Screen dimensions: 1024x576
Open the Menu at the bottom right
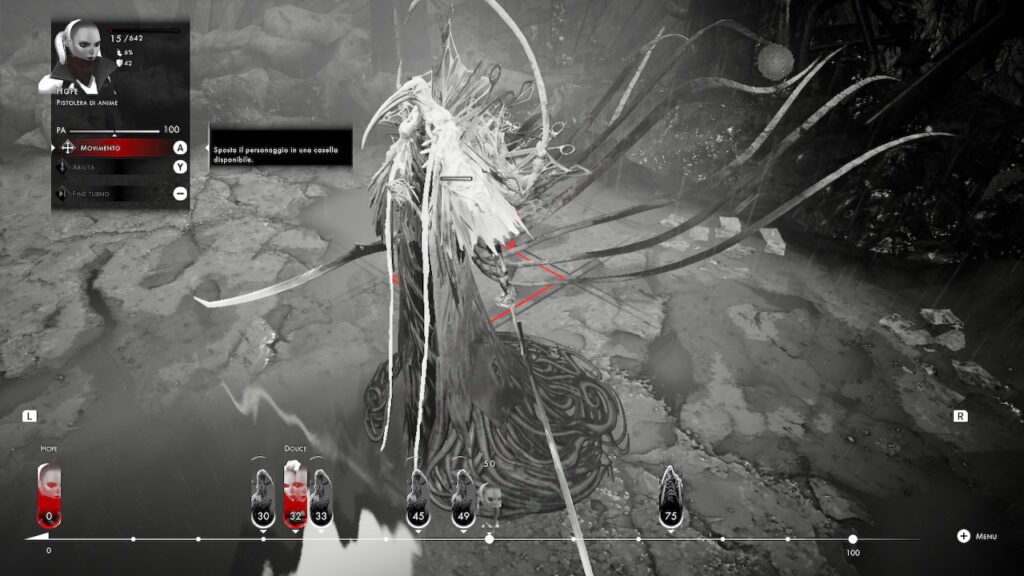tap(976, 536)
